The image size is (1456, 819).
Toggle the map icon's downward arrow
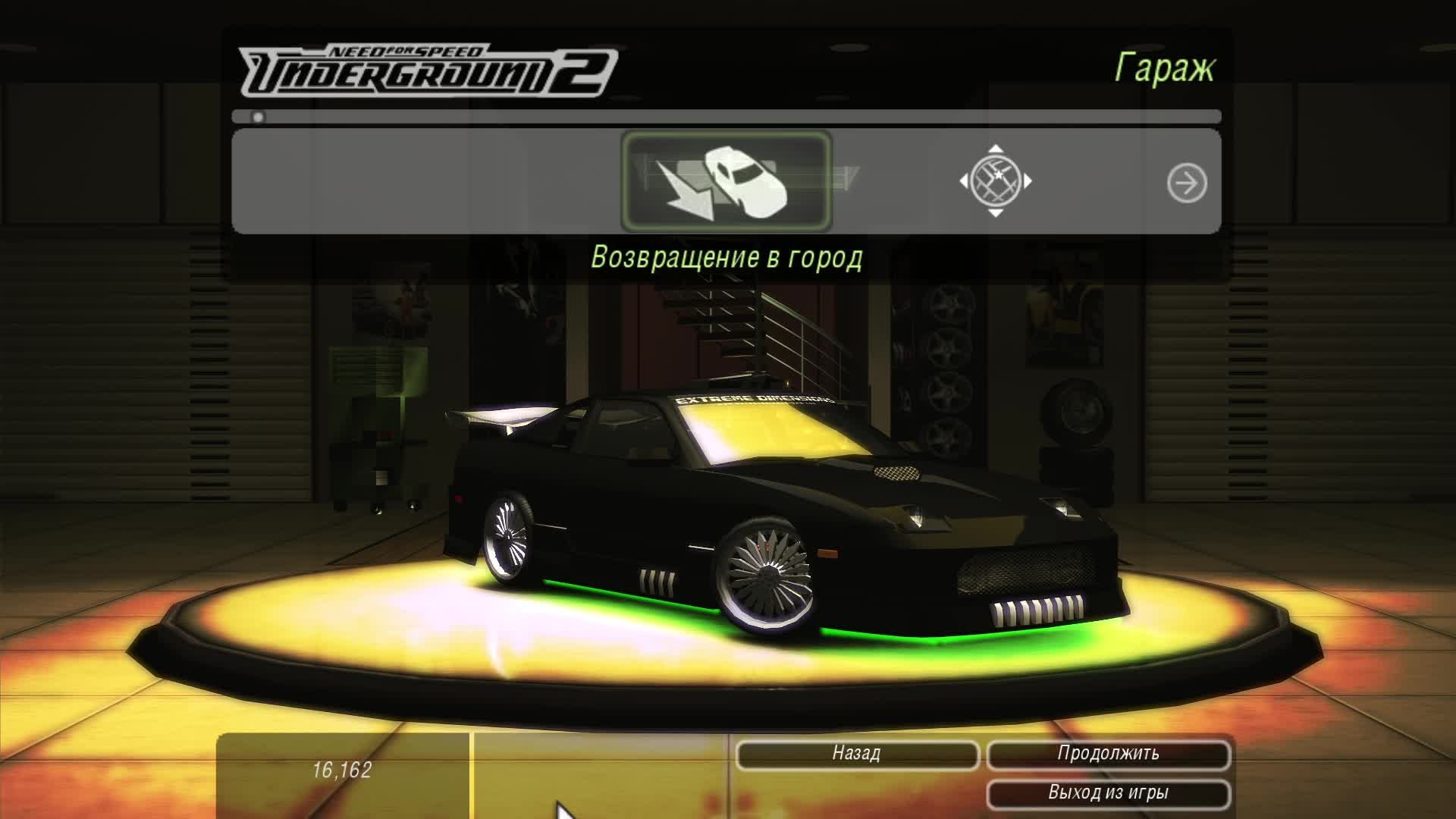995,213
